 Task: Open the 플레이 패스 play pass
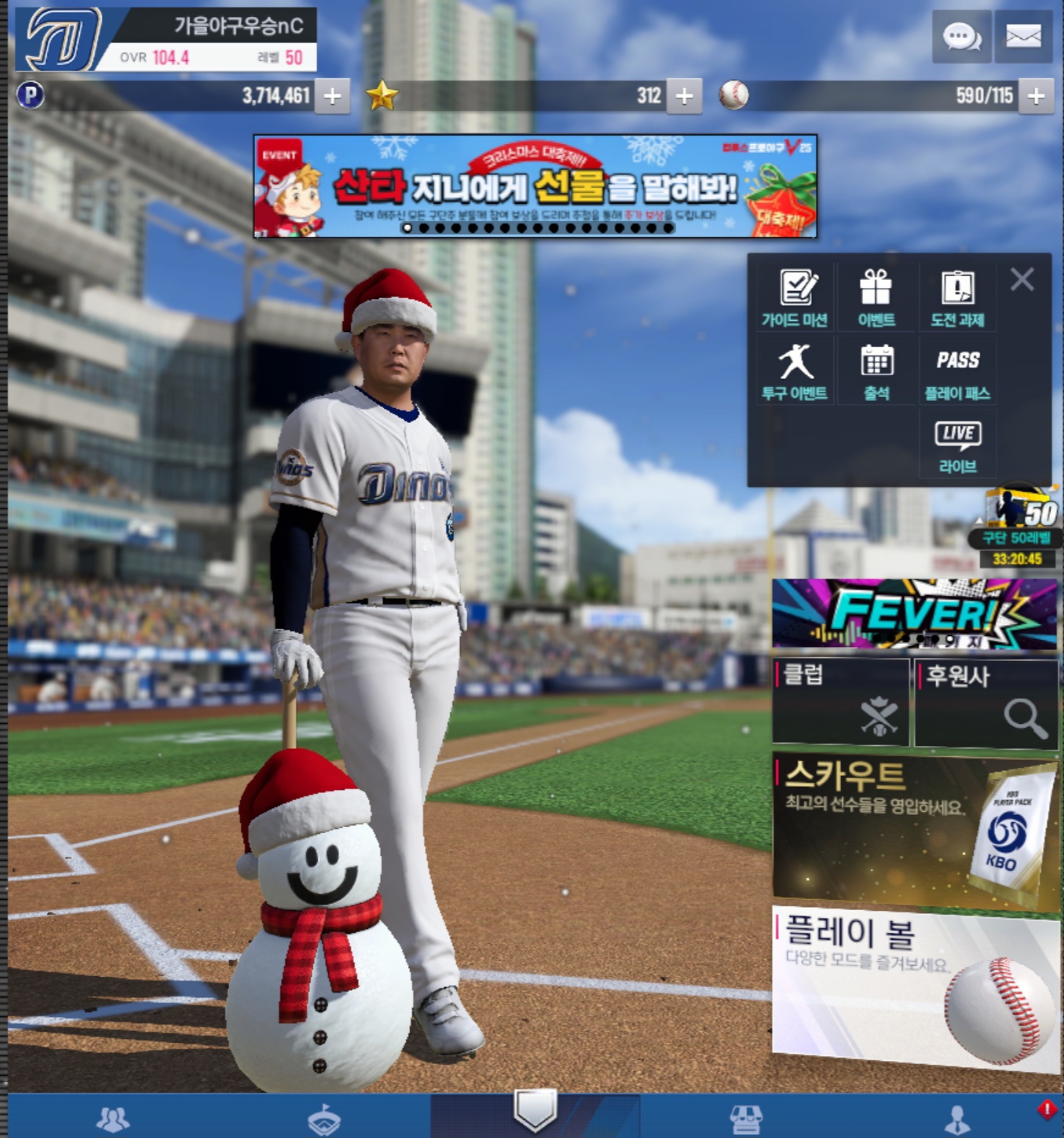click(957, 372)
